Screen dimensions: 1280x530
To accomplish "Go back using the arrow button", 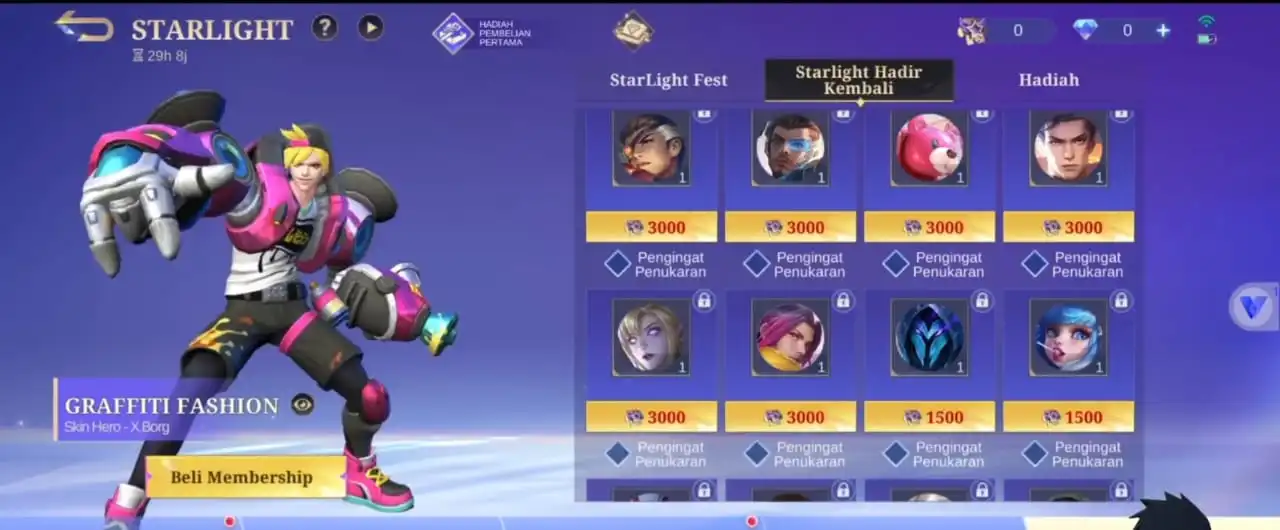I will click(x=84, y=26).
